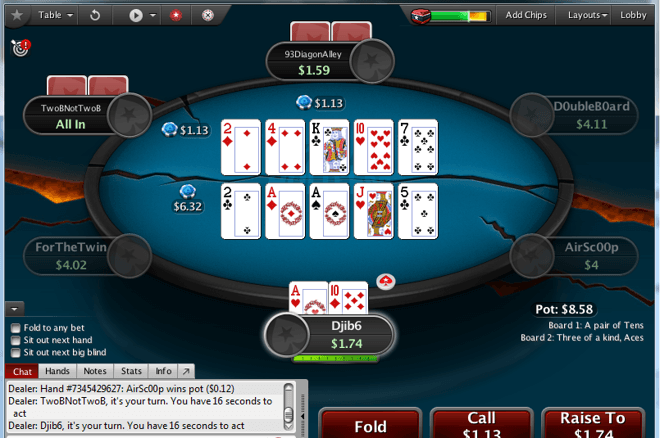This screenshot has width=660, height=438.
Task: Click the circular refresh arrow icon
Action: tap(94, 15)
